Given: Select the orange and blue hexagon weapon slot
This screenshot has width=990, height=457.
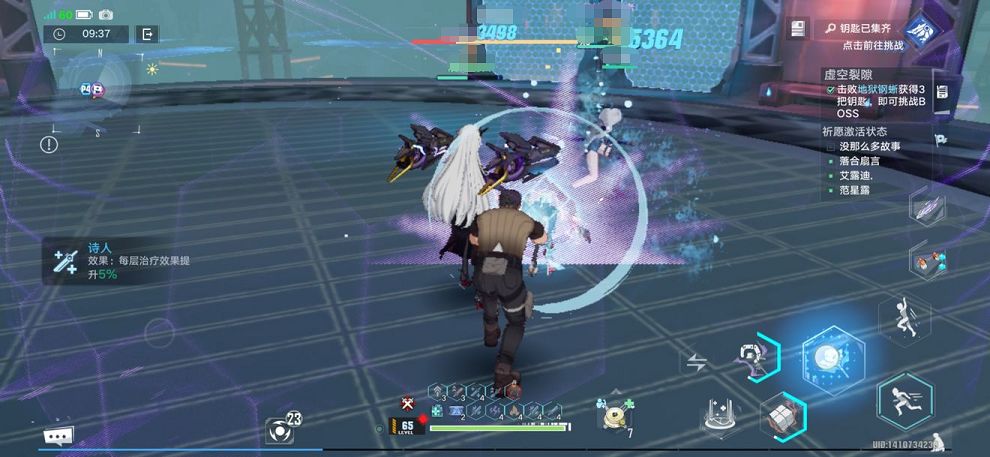Looking at the screenshot, I should click(x=926, y=261).
